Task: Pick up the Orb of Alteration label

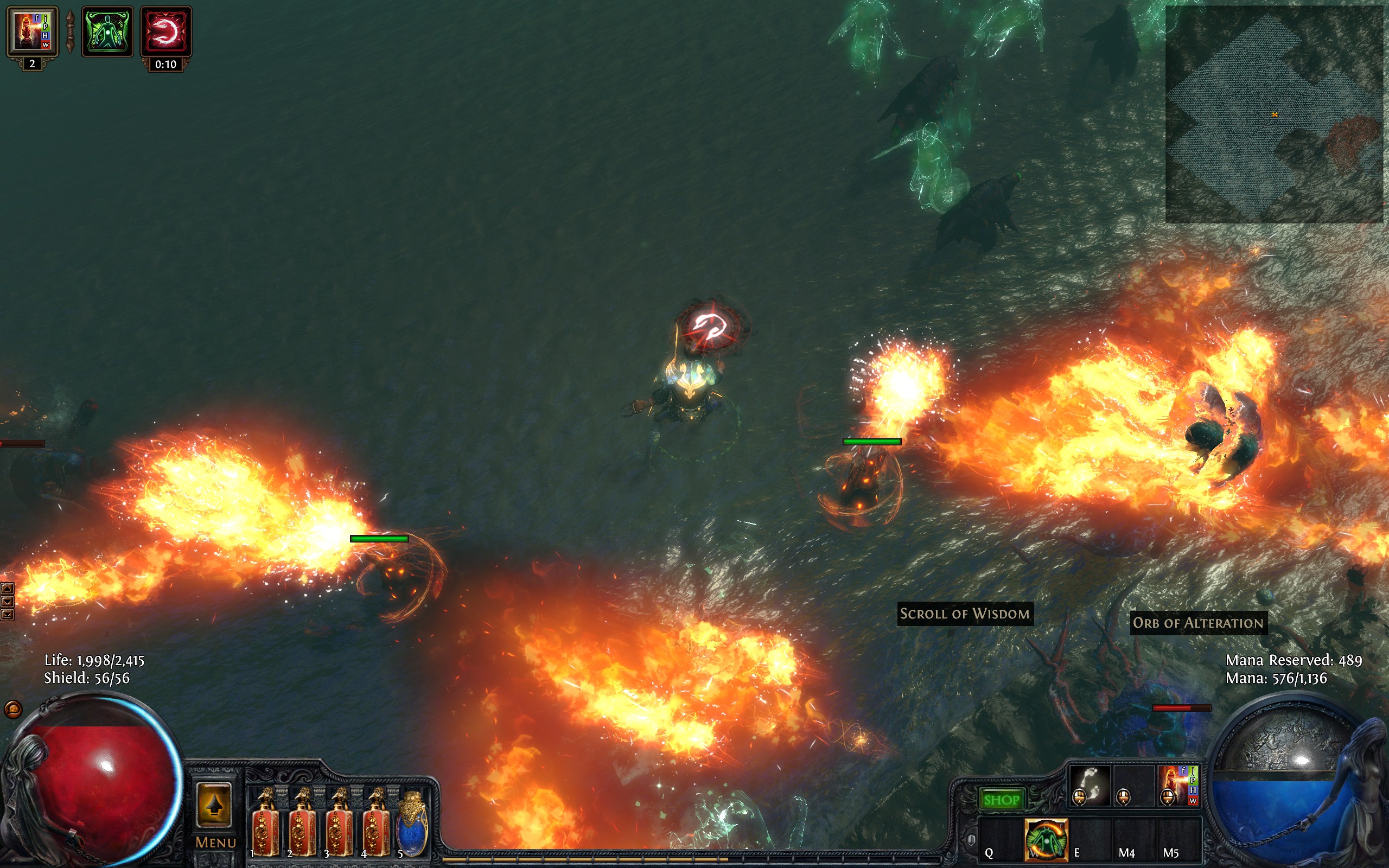Action: 1198,623
